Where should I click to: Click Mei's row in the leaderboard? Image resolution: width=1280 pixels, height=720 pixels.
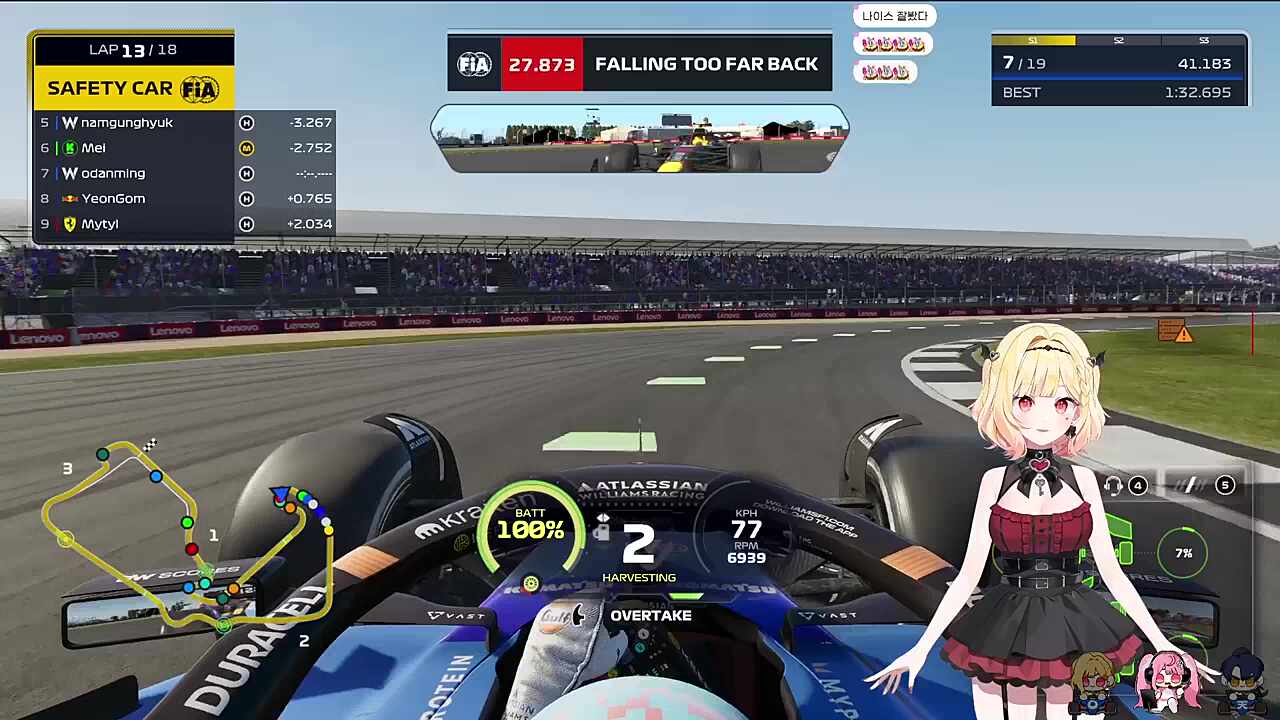(185, 148)
